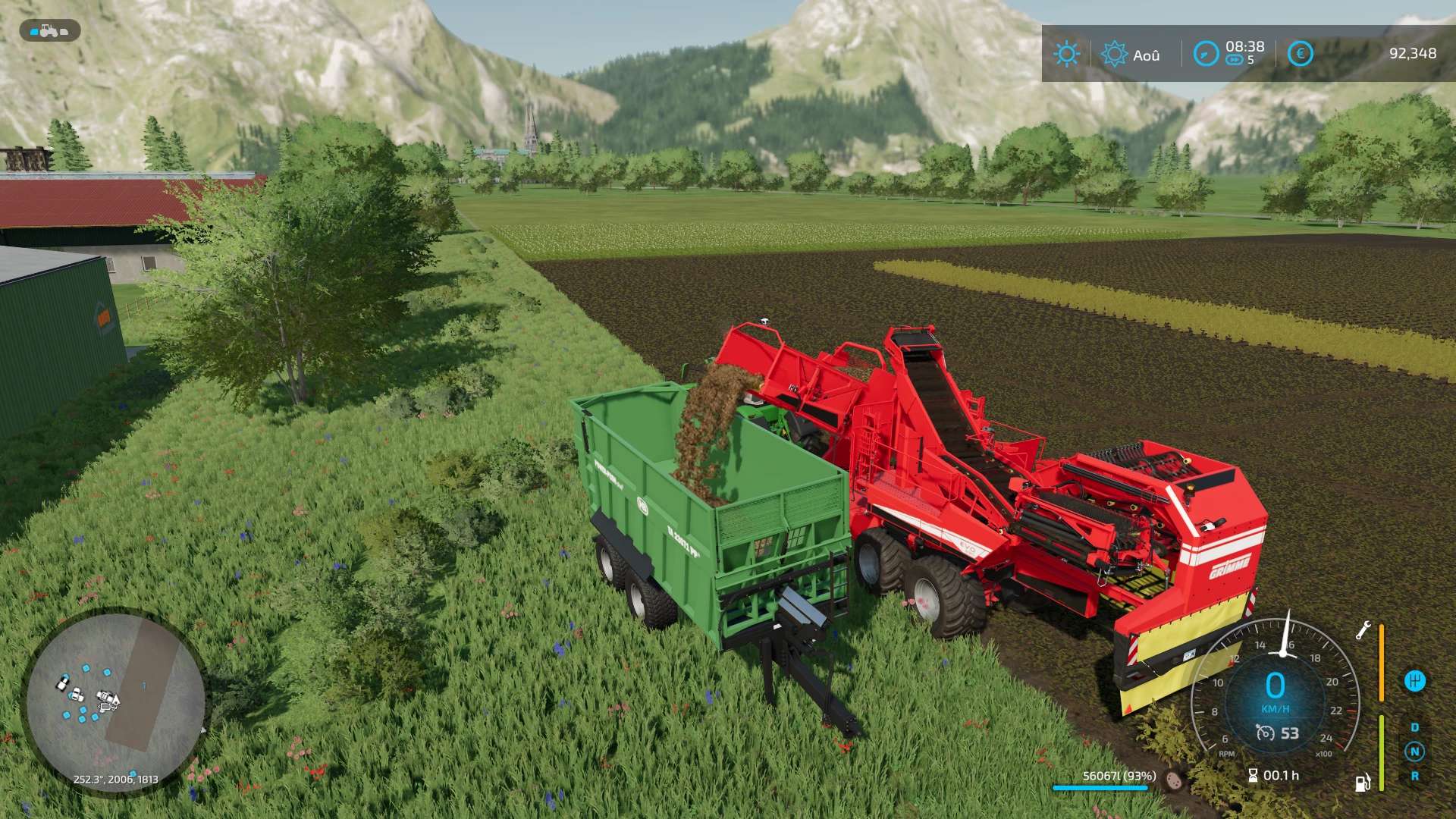Click the potato fill type icon
Viewport: 1456px width, 819px height.
pyautogui.click(x=1175, y=780)
